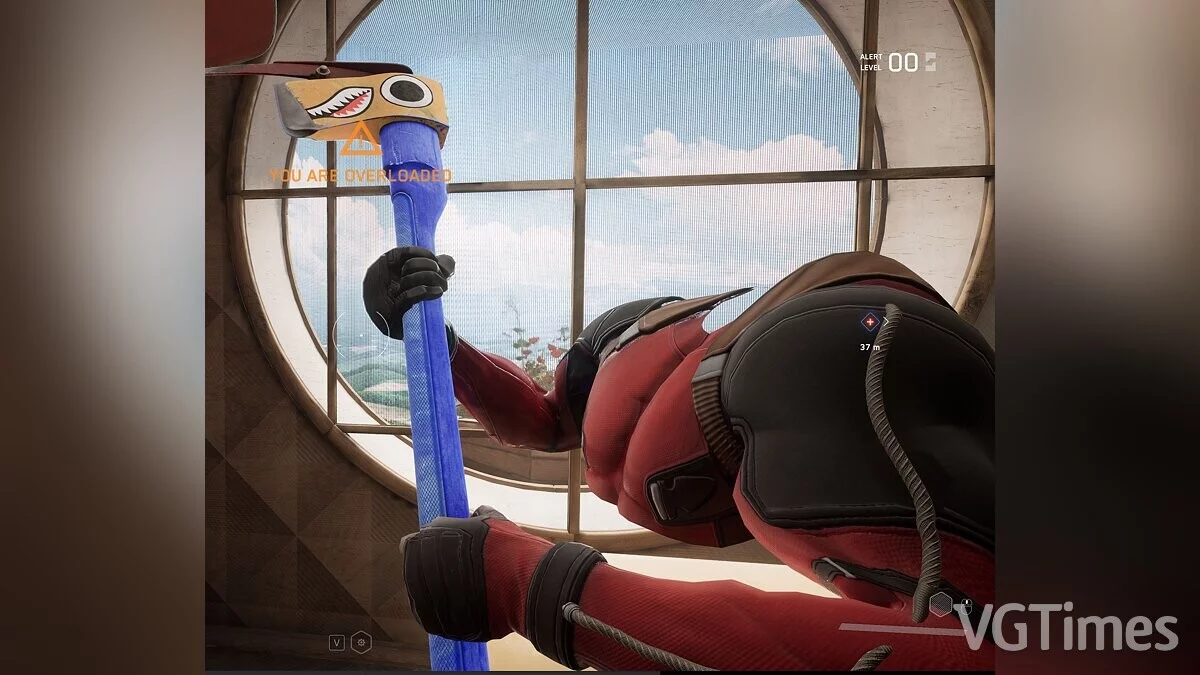Click the icon beside the alert level
The image size is (1200, 675).
931,62
